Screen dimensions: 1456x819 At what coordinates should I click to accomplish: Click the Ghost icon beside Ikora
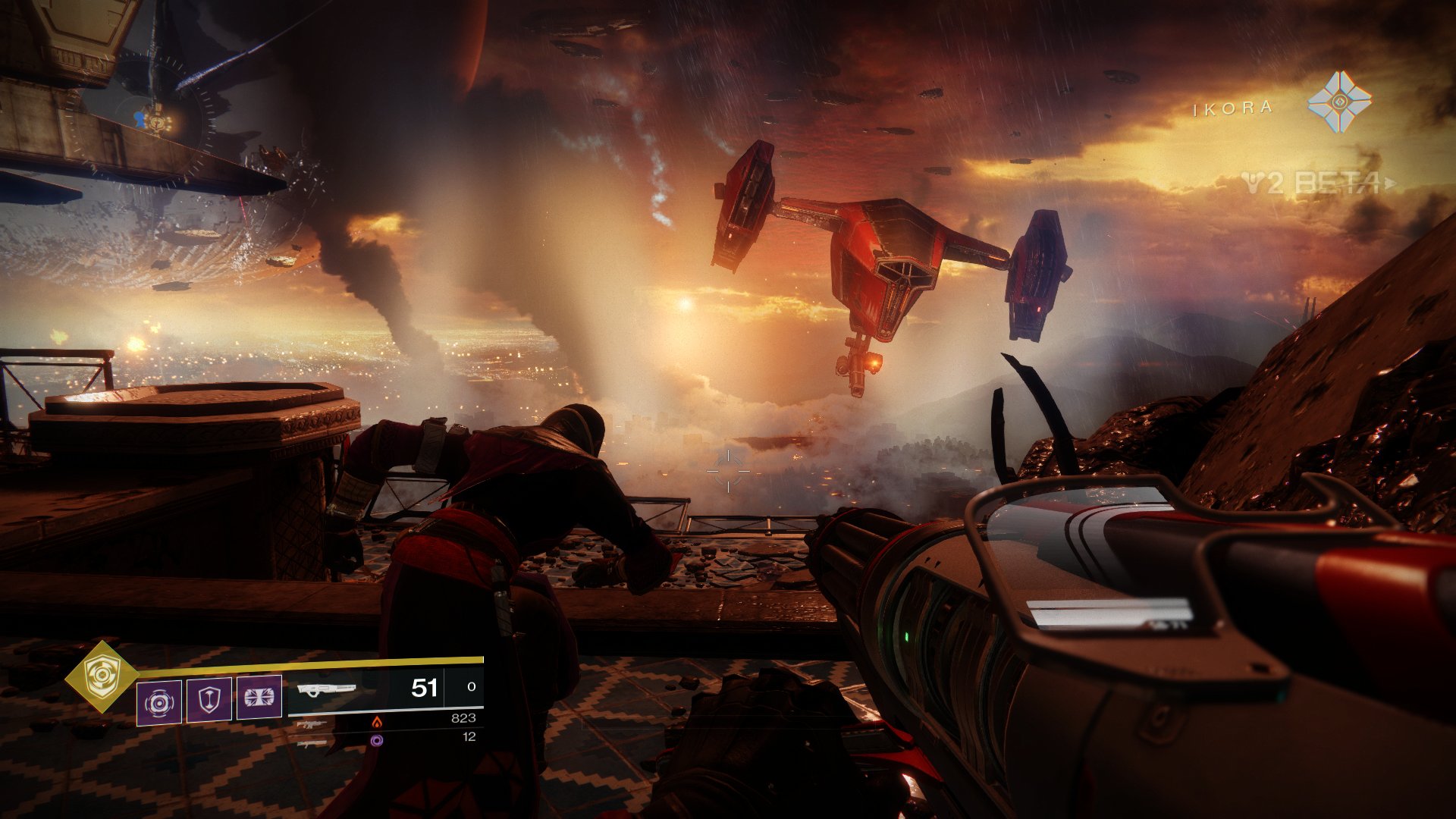point(1339,102)
